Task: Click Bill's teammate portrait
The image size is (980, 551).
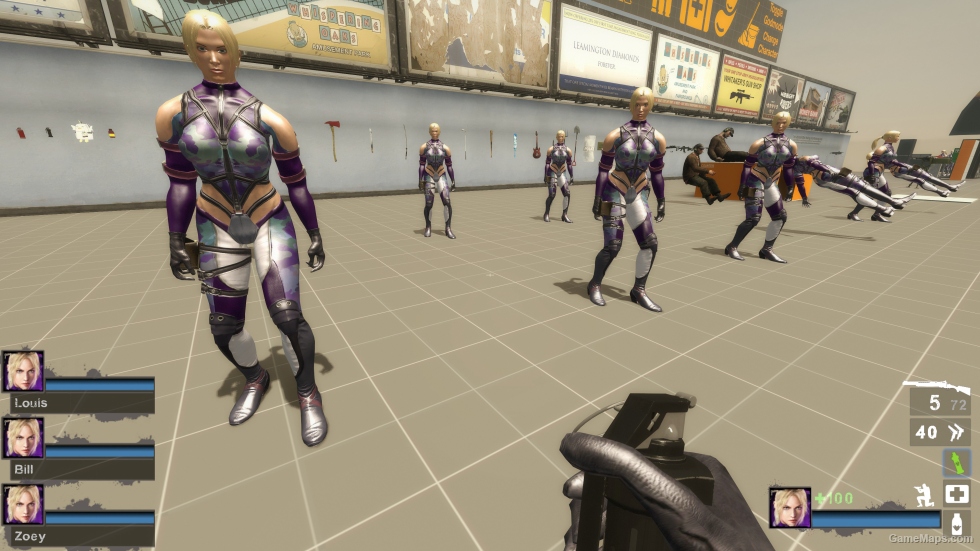Action: click(23, 438)
